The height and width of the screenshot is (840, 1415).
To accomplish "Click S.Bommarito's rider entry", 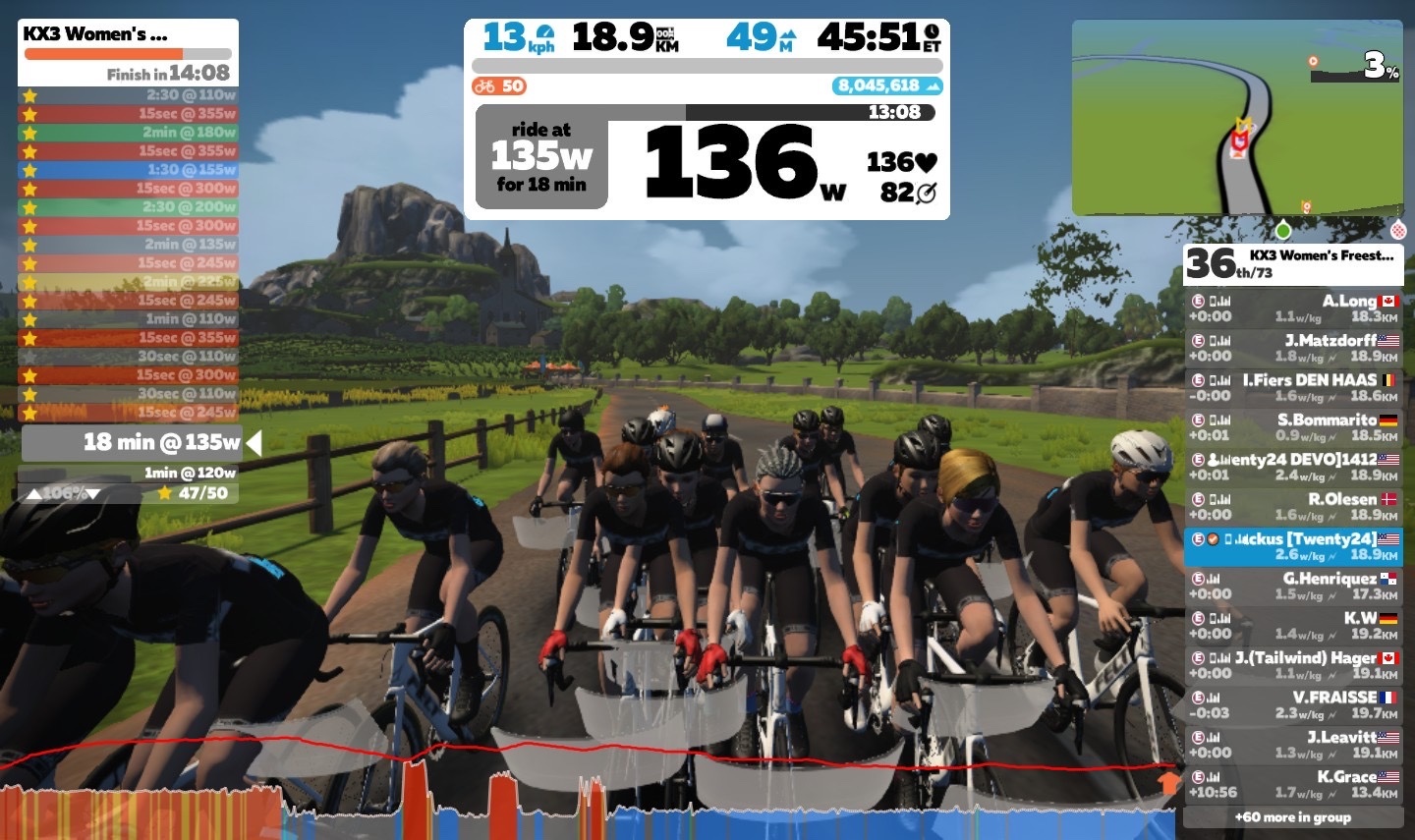I will [x=1292, y=427].
